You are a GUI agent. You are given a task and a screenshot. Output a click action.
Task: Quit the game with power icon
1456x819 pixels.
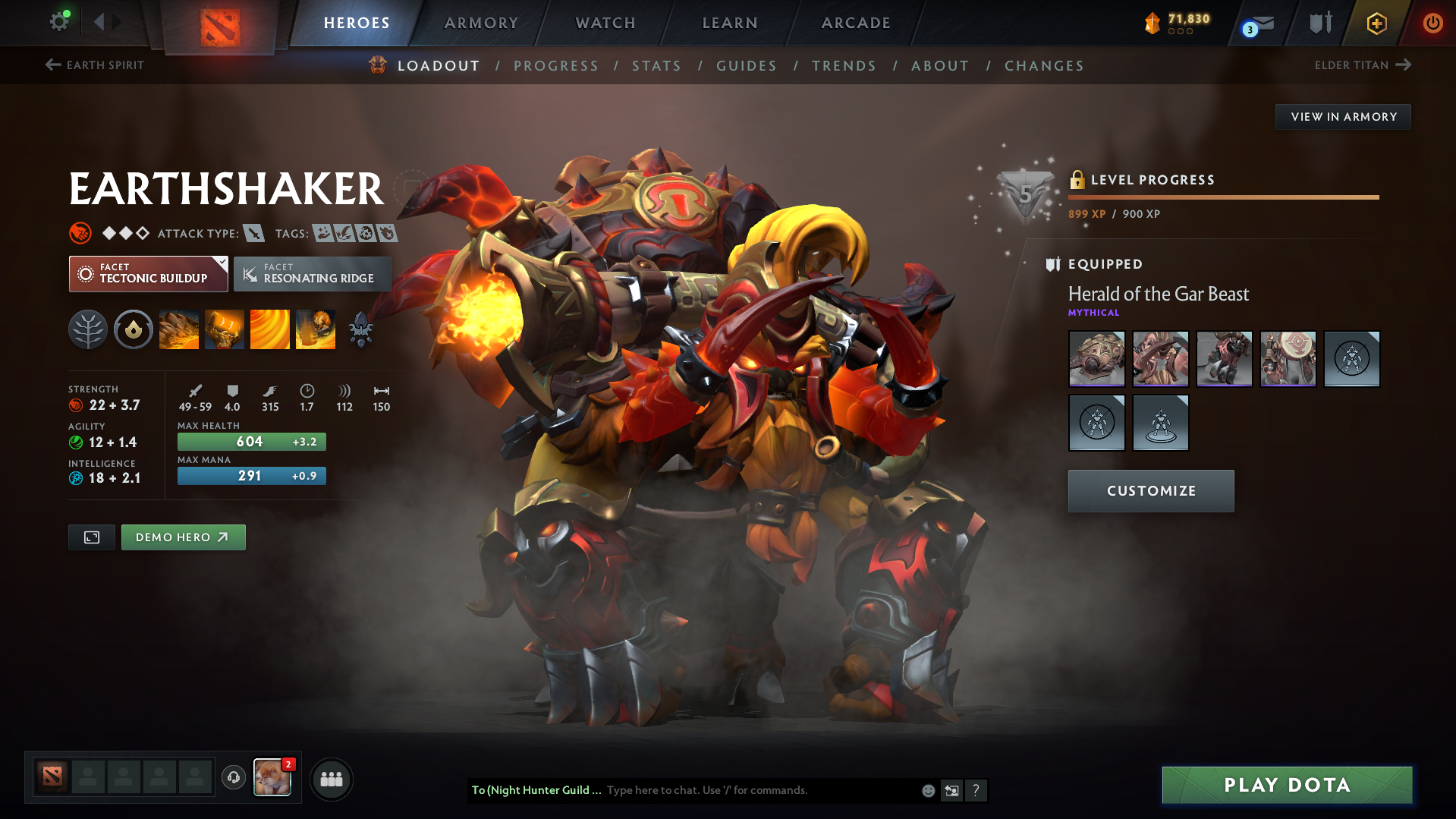click(1432, 23)
